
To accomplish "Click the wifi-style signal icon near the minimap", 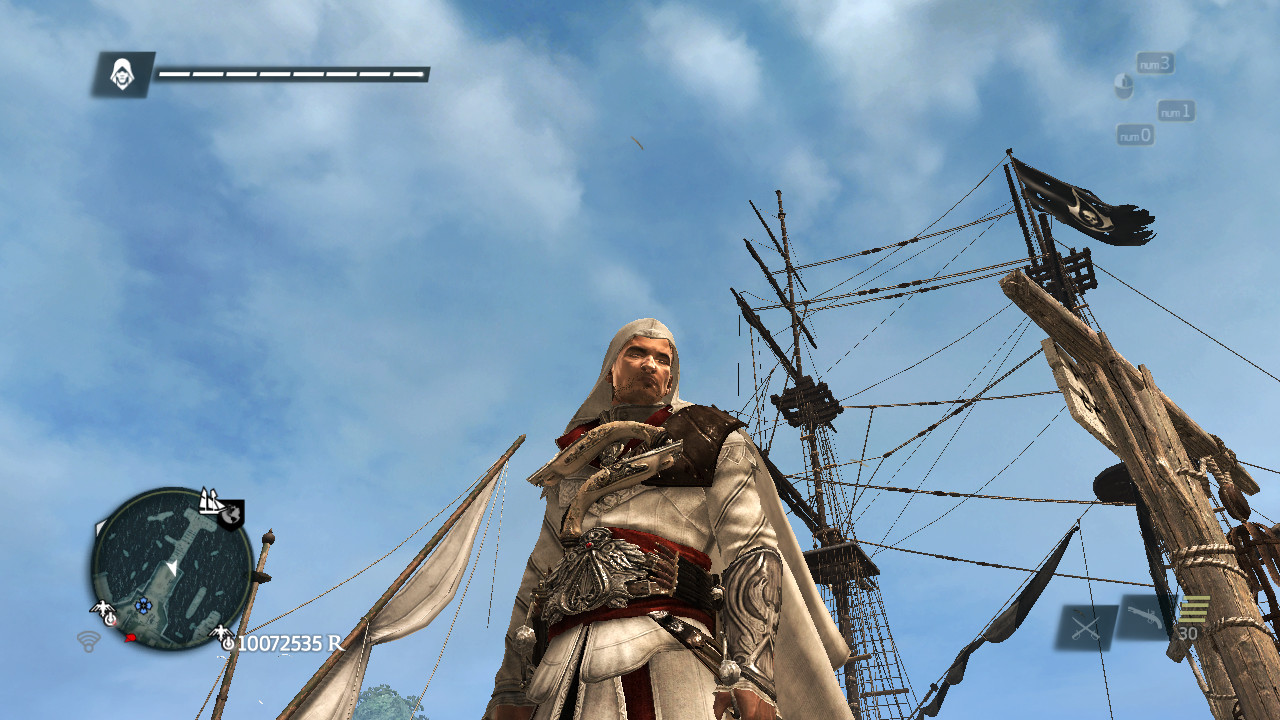I will (x=89, y=642).
